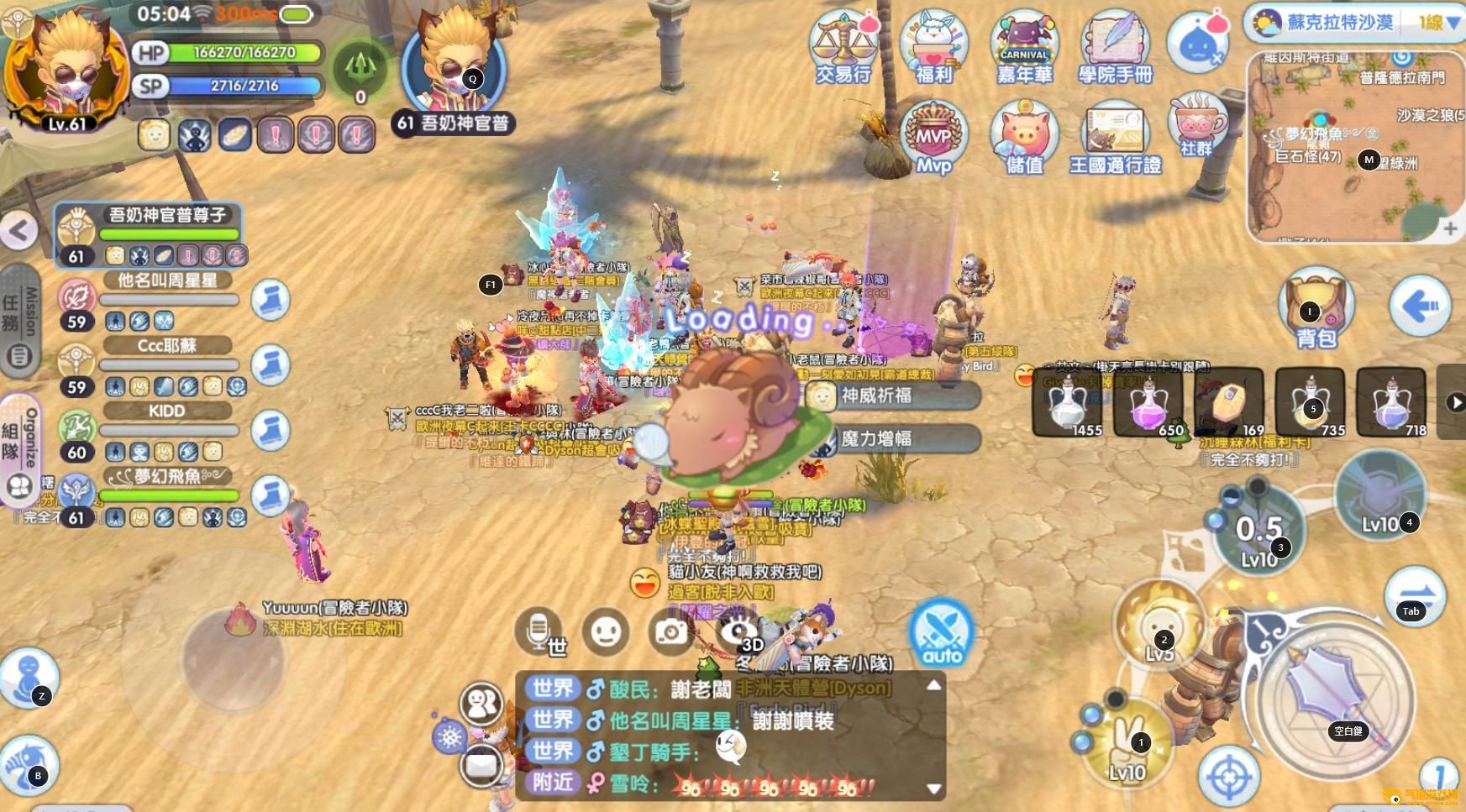Open the emoji face button
This screenshot has width=1466, height=812.
point(605,631)
